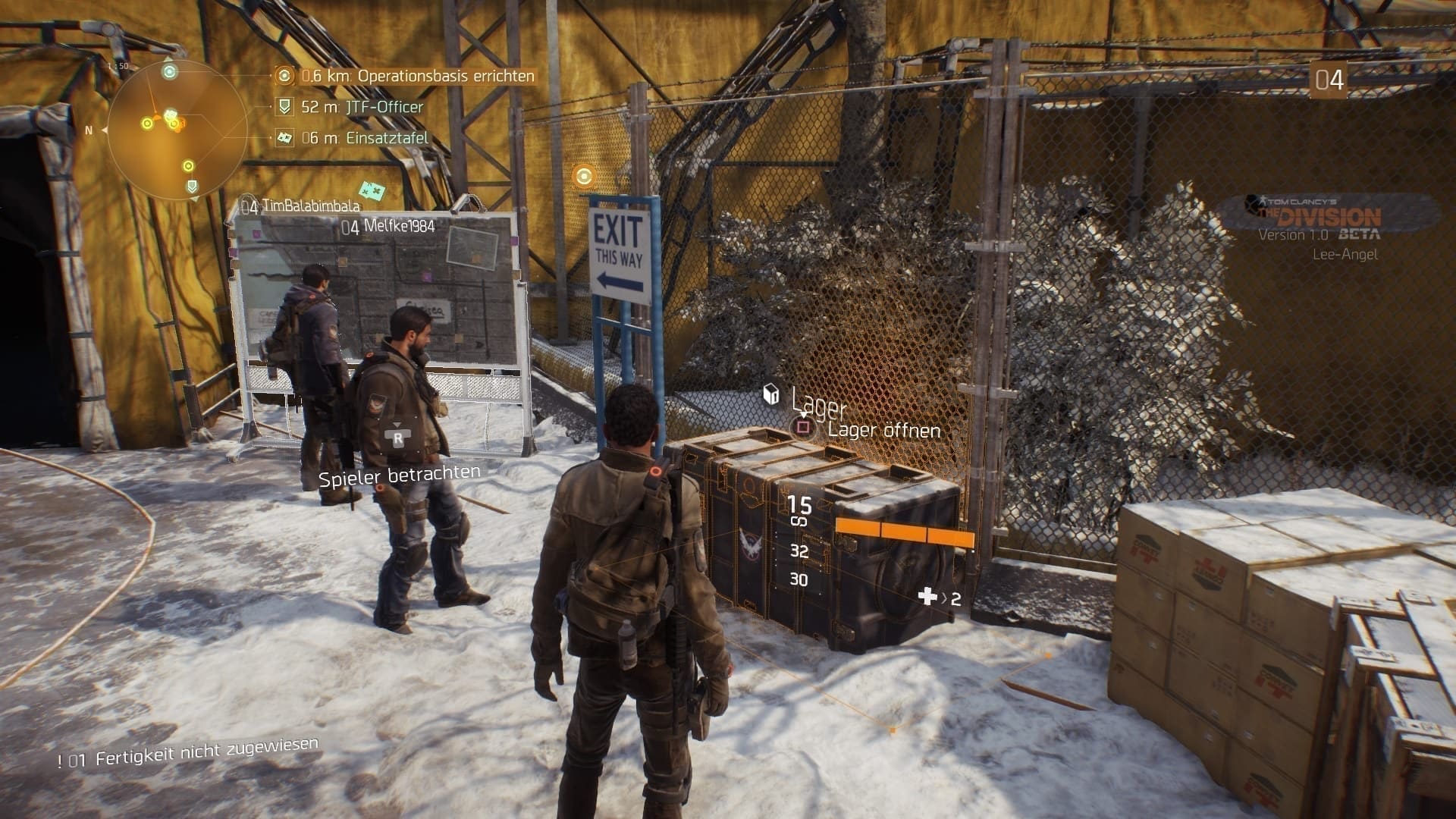Click the R interaction prompt near Melfke1984
The height and width of the screenshot is (819, 1456).
tap(397, 438)
